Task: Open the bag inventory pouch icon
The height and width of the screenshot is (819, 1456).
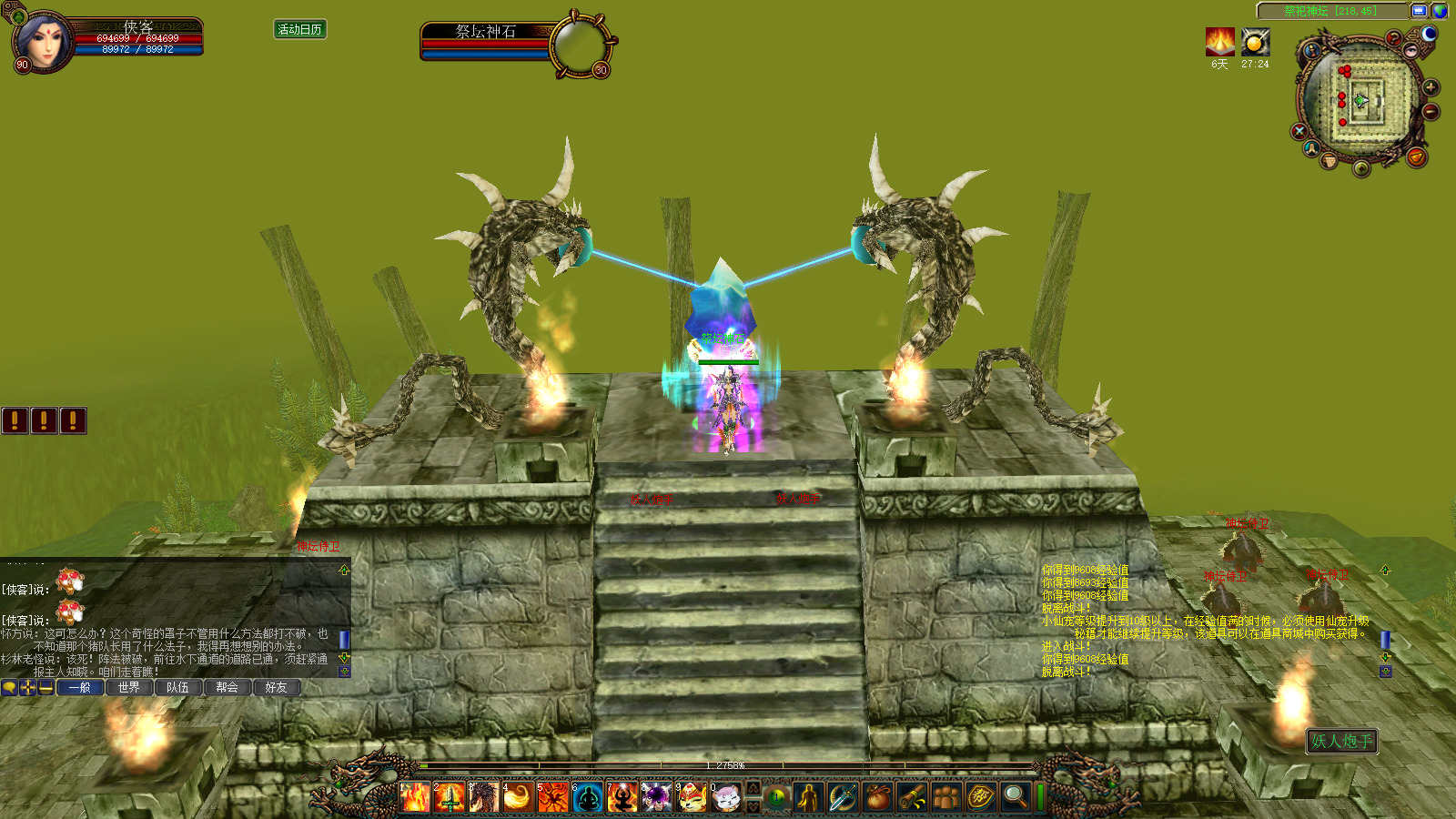Action: pyautogui.click(x=877, y=797)
